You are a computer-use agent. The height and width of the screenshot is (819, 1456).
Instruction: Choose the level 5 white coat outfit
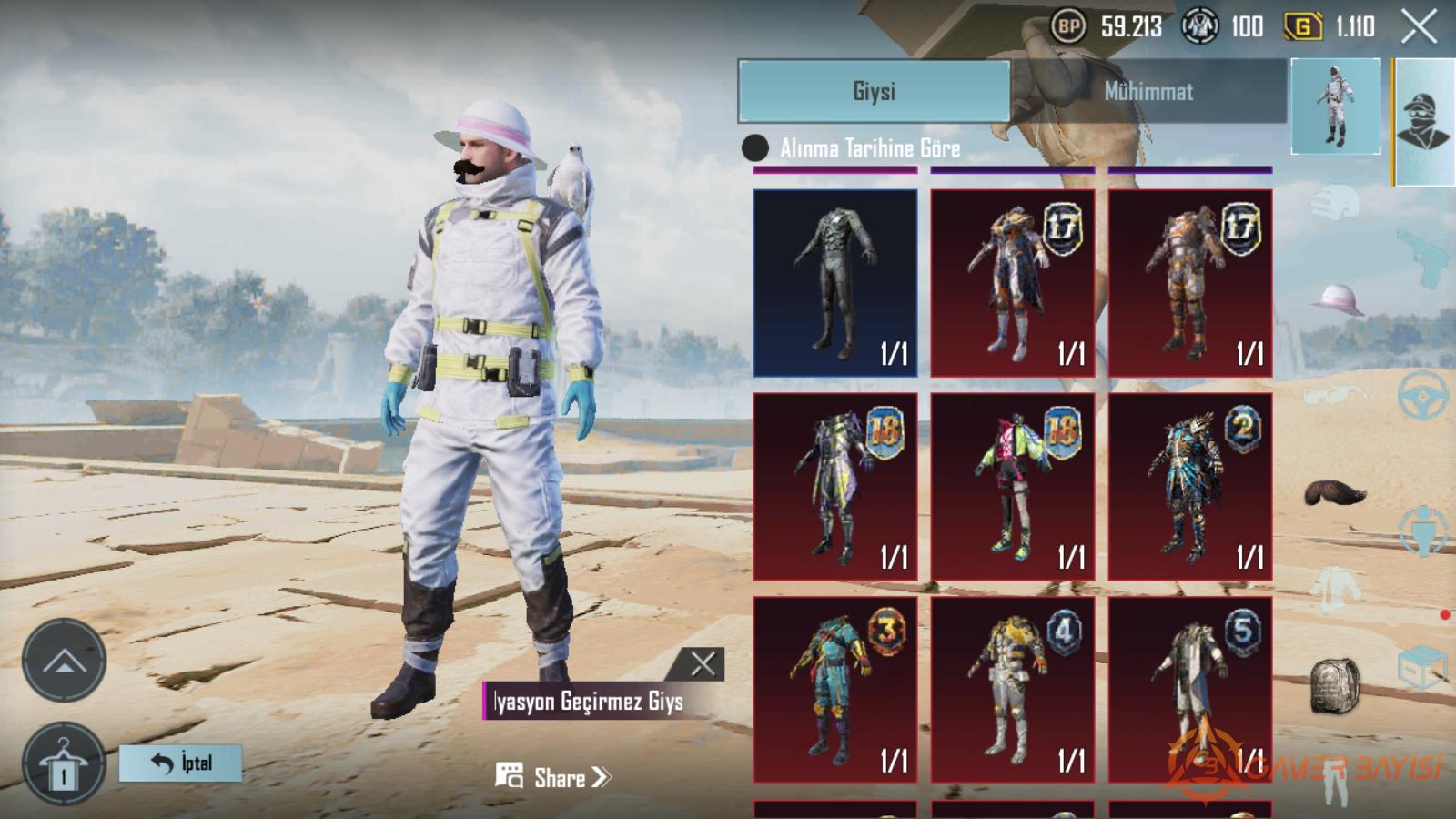pyautogui.click(x=1189, y=690)
